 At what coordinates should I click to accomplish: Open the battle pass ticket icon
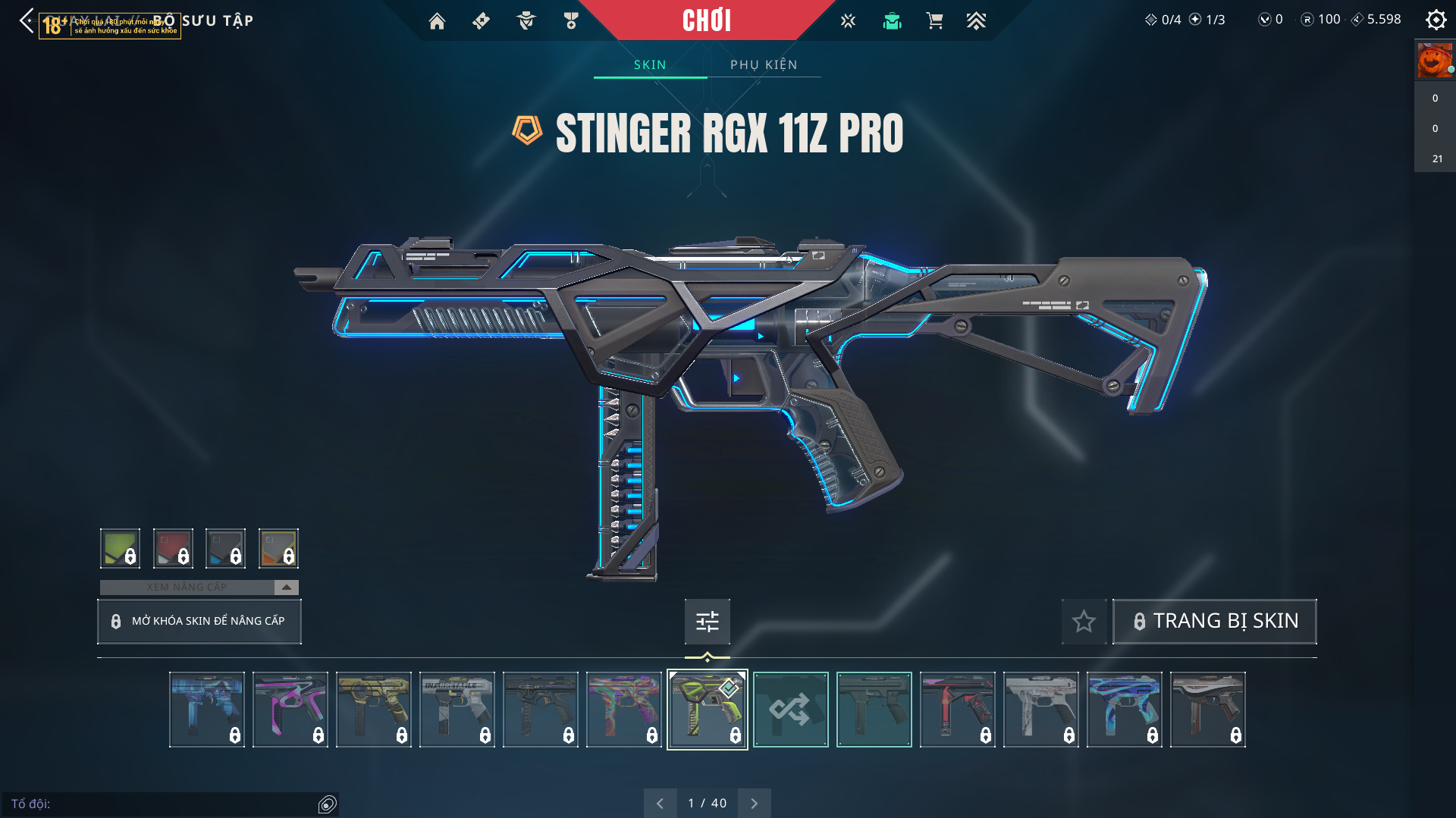click(481, 21)
